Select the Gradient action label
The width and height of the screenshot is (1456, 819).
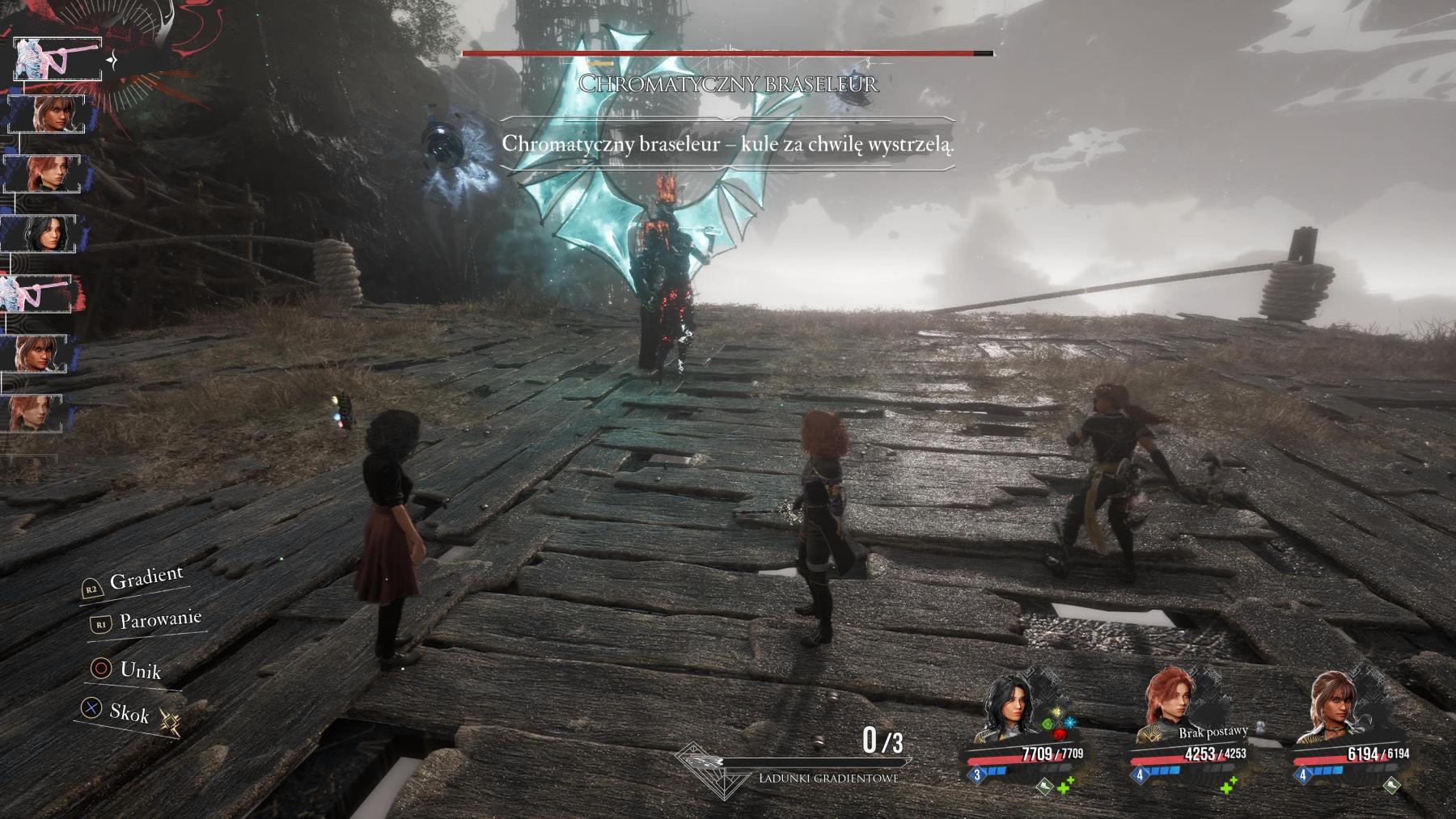tap(146, 579)
